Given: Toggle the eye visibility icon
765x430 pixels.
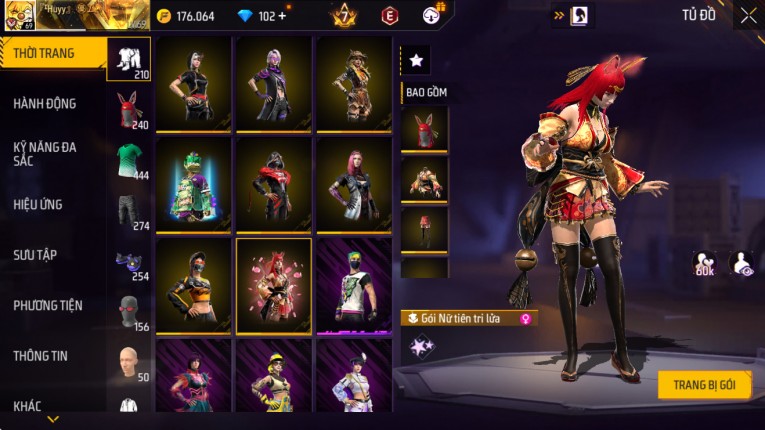Looking at the screenshot, I should point(742,263).
